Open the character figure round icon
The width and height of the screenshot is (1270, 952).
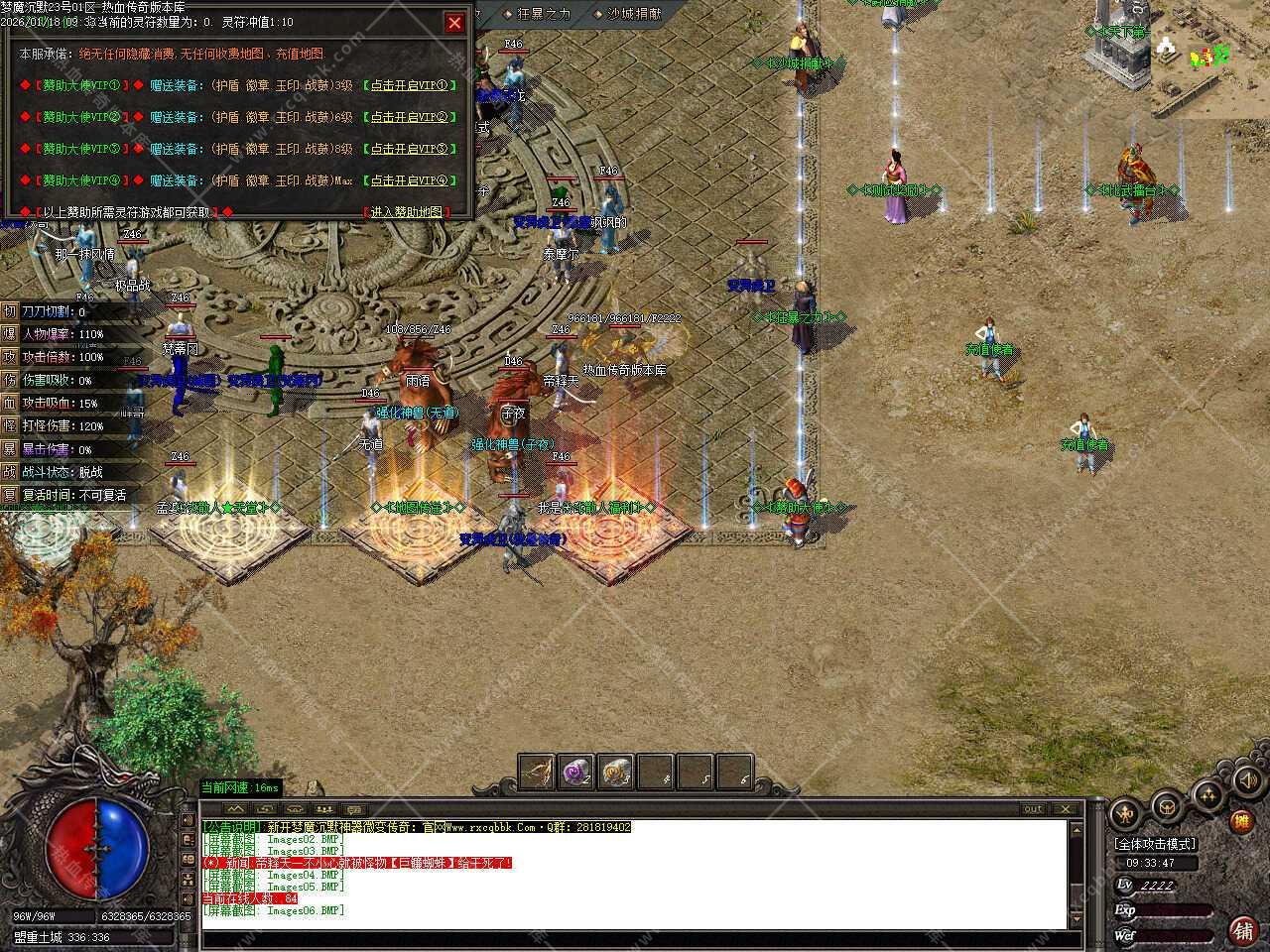pyautogui.click(x=1125, y=814)
